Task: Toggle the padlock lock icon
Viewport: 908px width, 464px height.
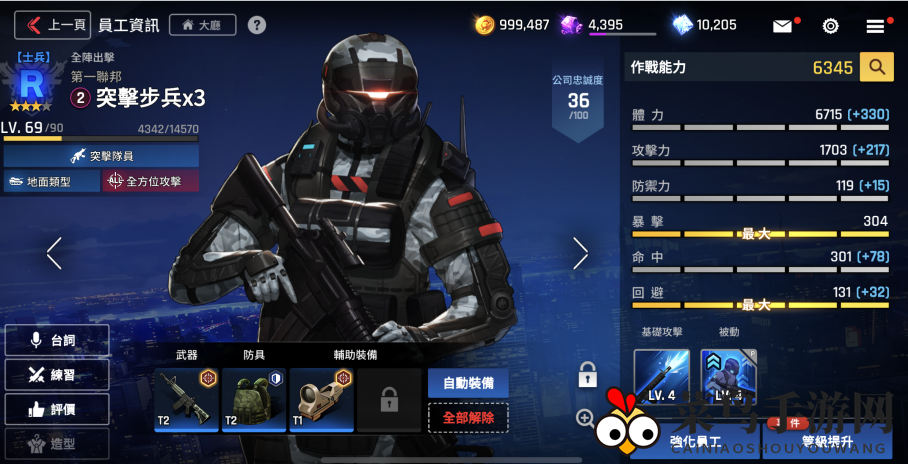Action: (x=587, y=375)
